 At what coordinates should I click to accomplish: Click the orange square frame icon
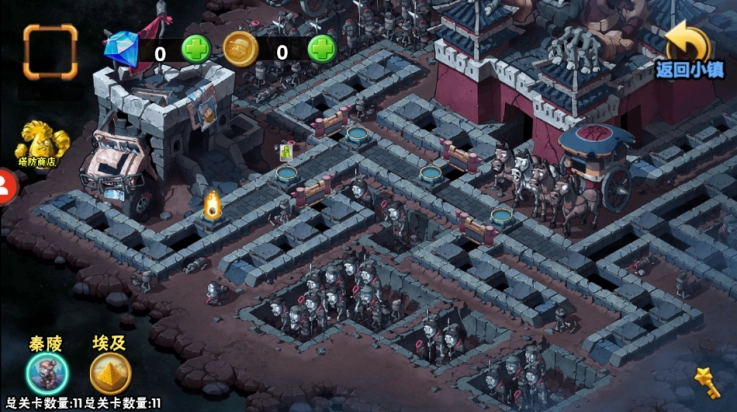tap(50, 51)
